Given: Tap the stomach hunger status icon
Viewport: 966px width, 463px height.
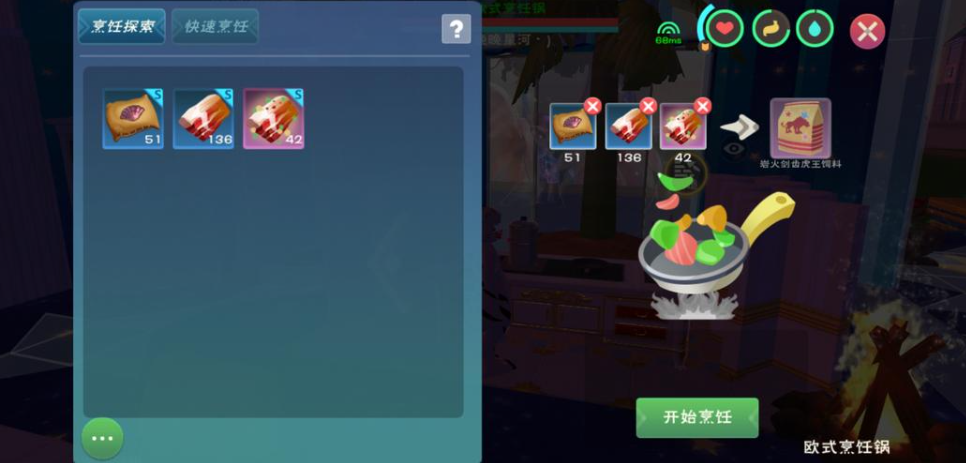Looking at the screenshot, I should [x=769, y=29].
